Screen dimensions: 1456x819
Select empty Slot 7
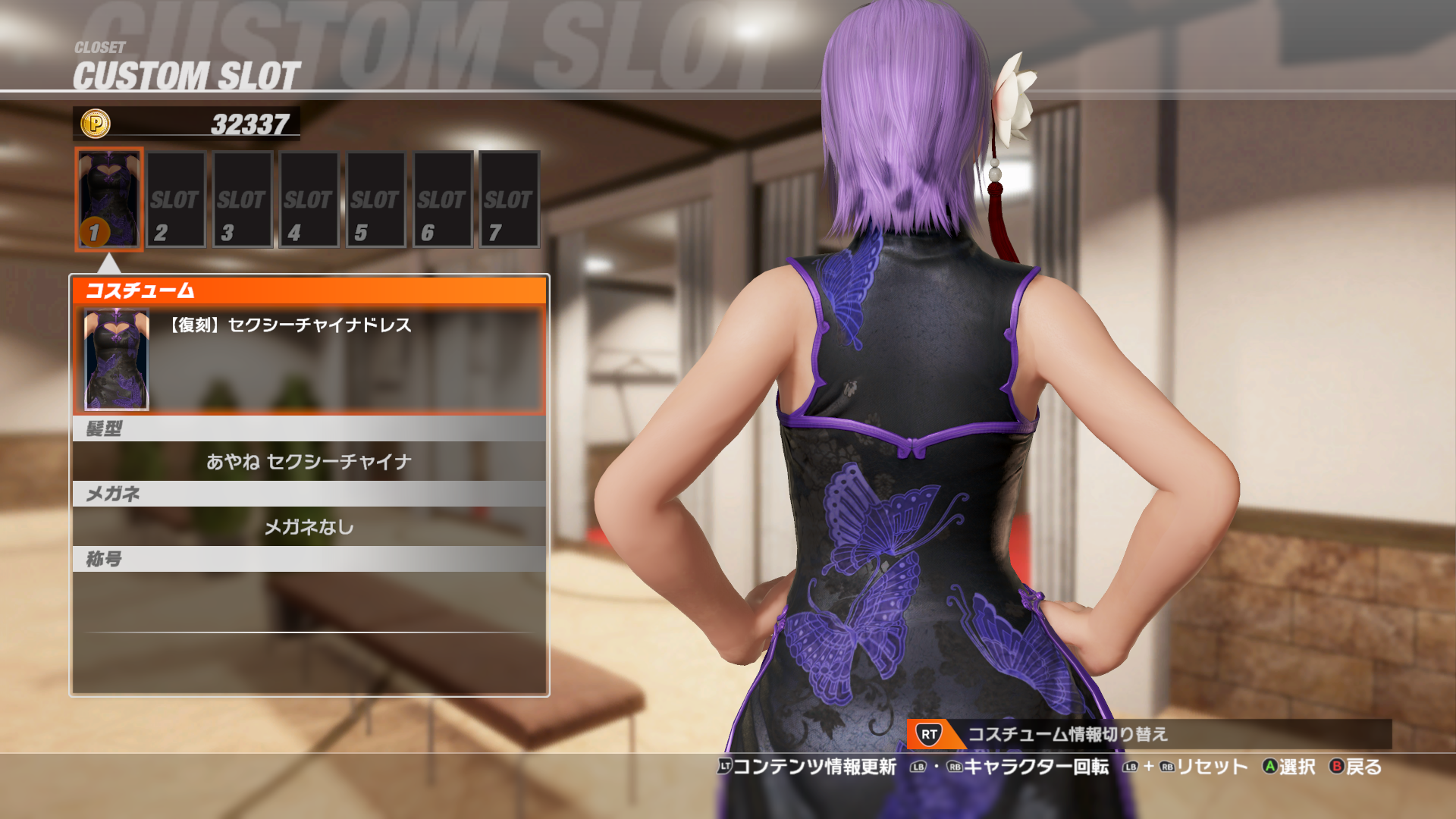(x=509, y=199)
